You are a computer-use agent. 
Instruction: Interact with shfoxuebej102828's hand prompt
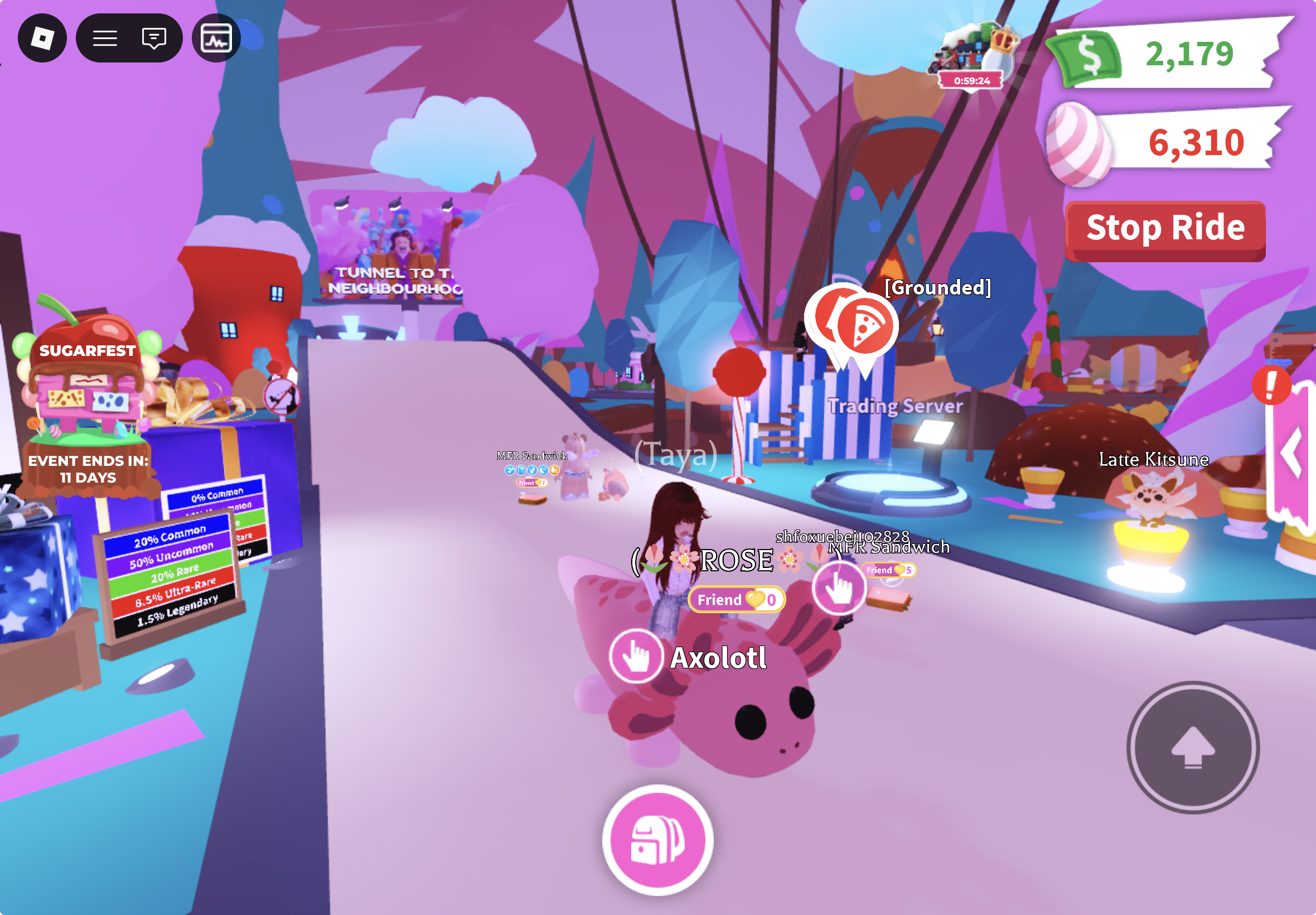click(839, 587)
